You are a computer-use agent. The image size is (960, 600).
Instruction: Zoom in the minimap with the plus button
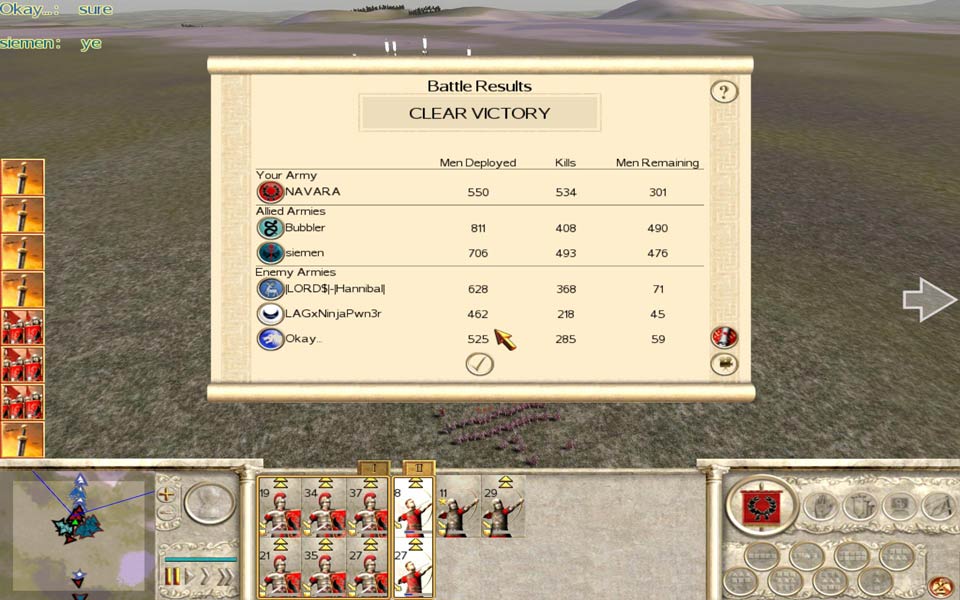point(166,494)
